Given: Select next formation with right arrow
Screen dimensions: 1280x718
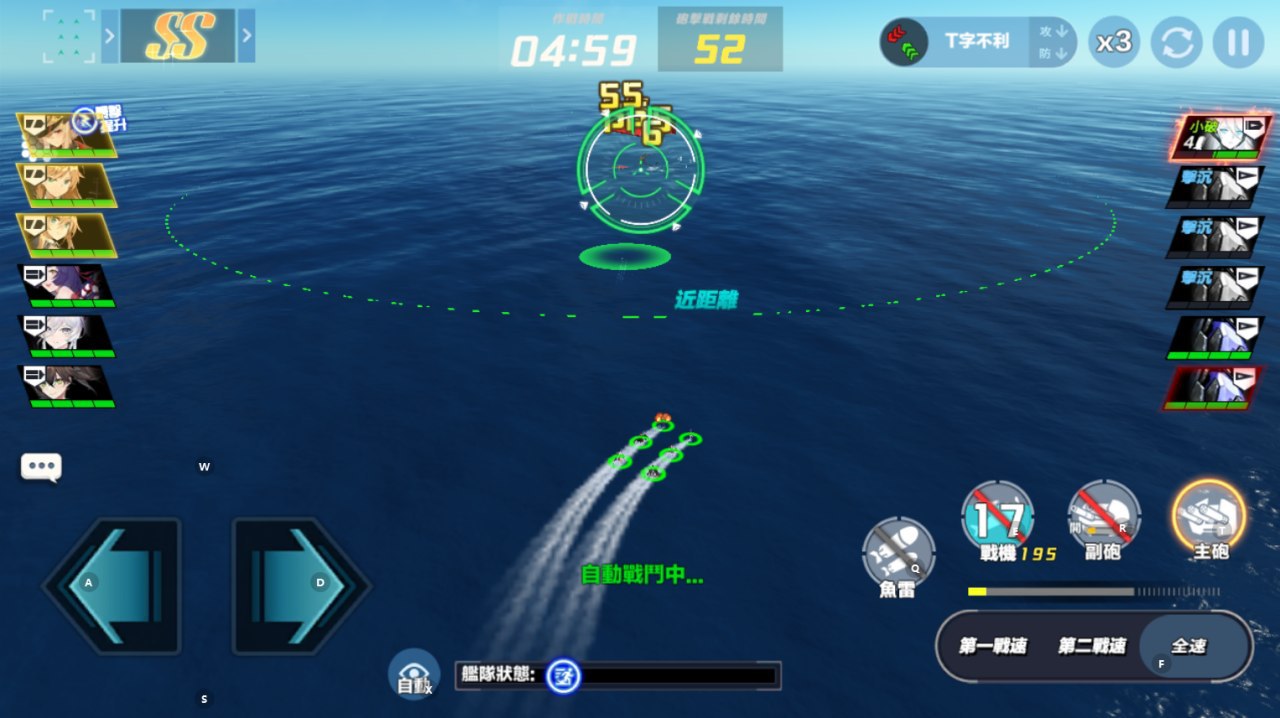Looking at the screenshot, I should 246,36.
